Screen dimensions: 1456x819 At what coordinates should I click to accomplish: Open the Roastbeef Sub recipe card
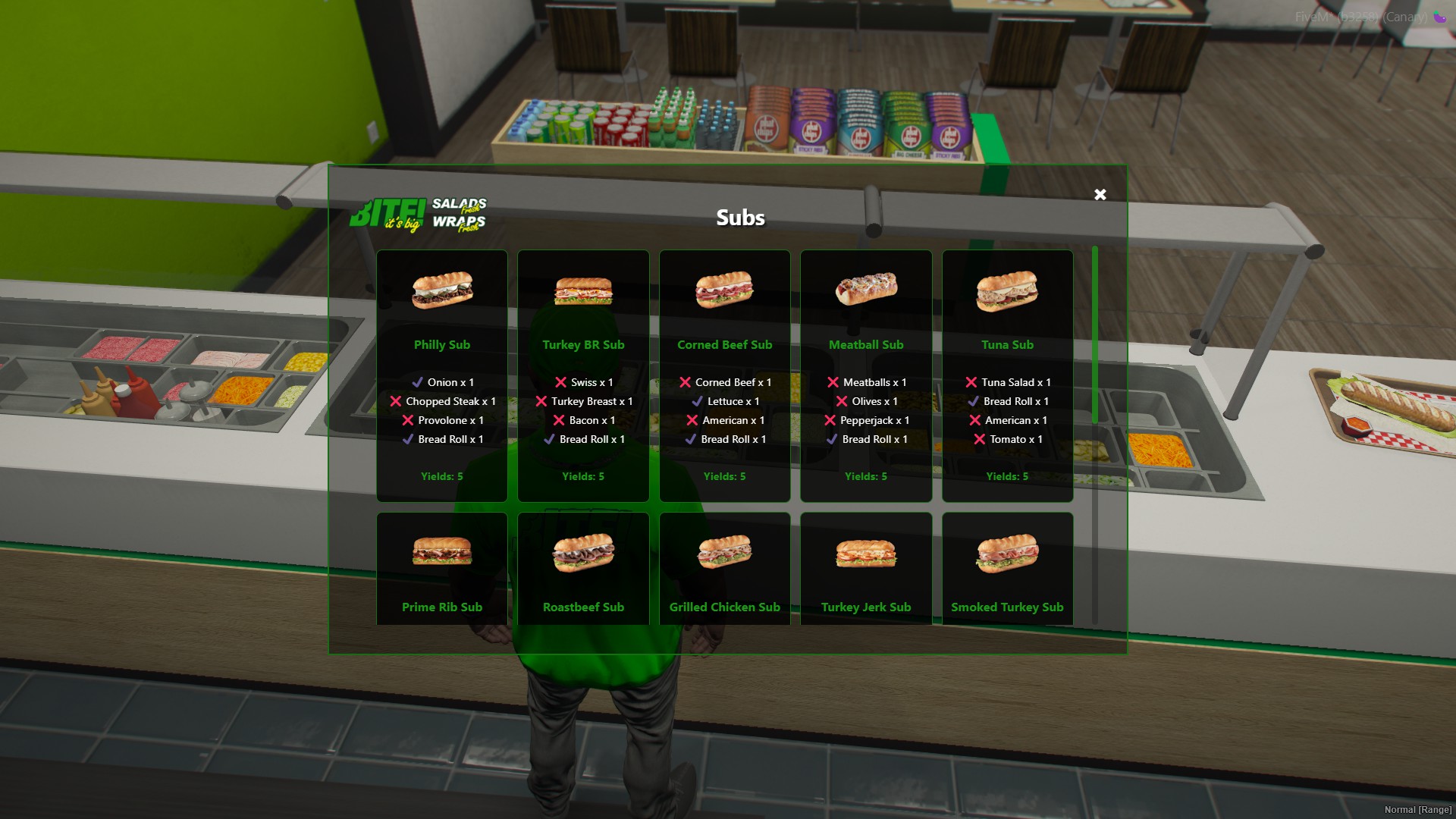tap(582, 569)
